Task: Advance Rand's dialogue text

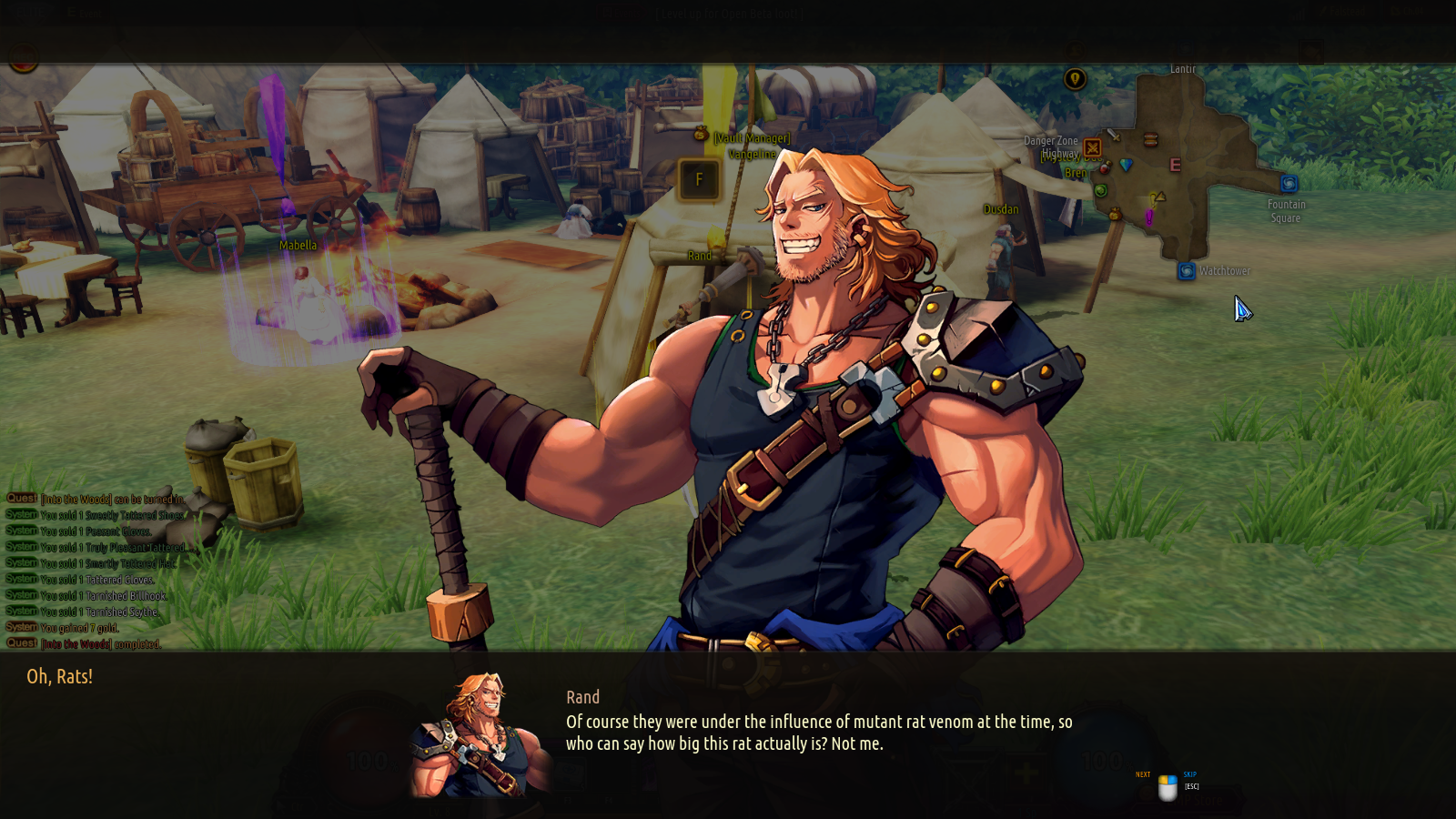Action: click(x=1168, y=788)
